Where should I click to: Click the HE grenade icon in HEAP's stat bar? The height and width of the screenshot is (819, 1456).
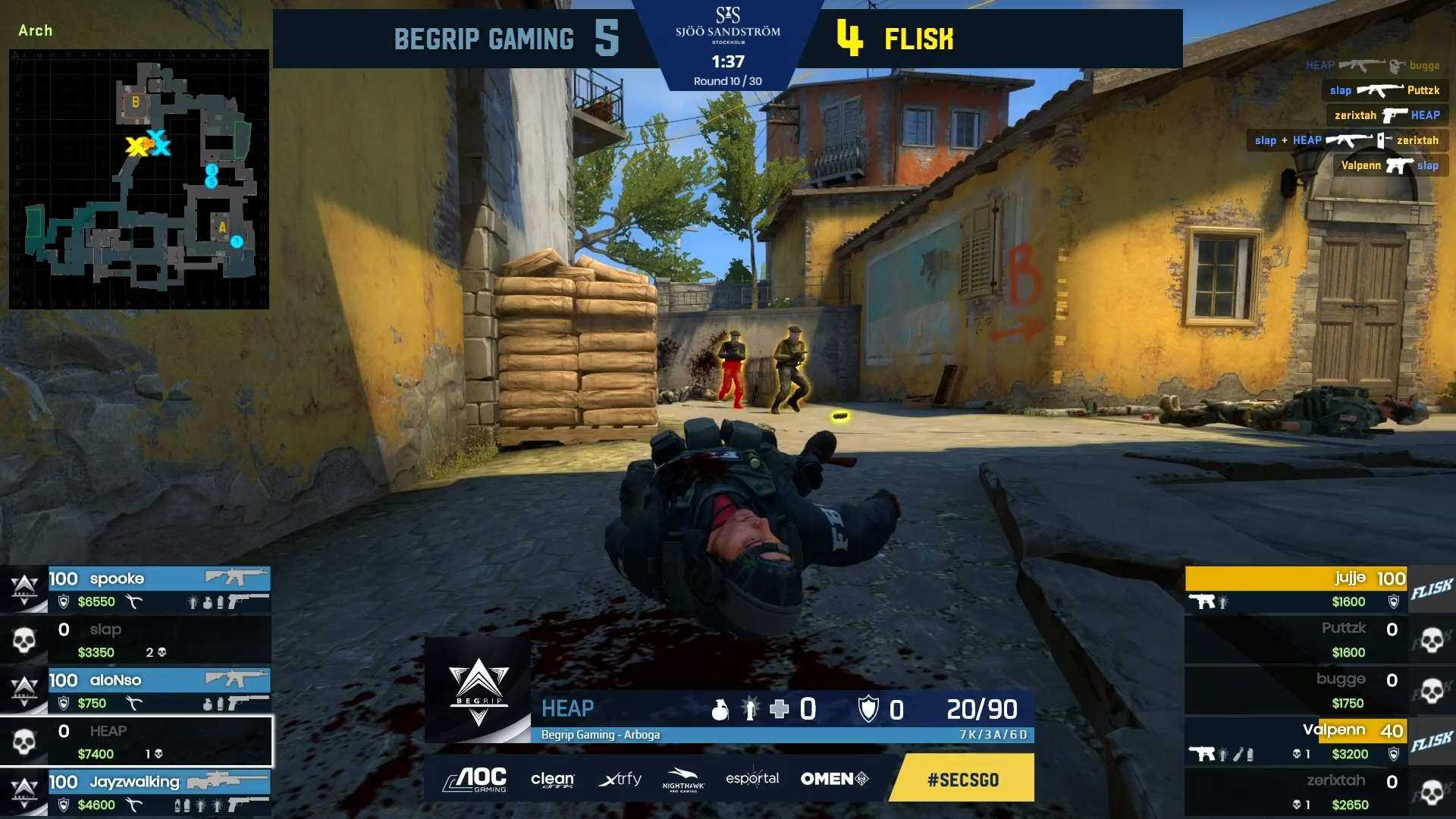pyautogui.click(x=721, y=710)
